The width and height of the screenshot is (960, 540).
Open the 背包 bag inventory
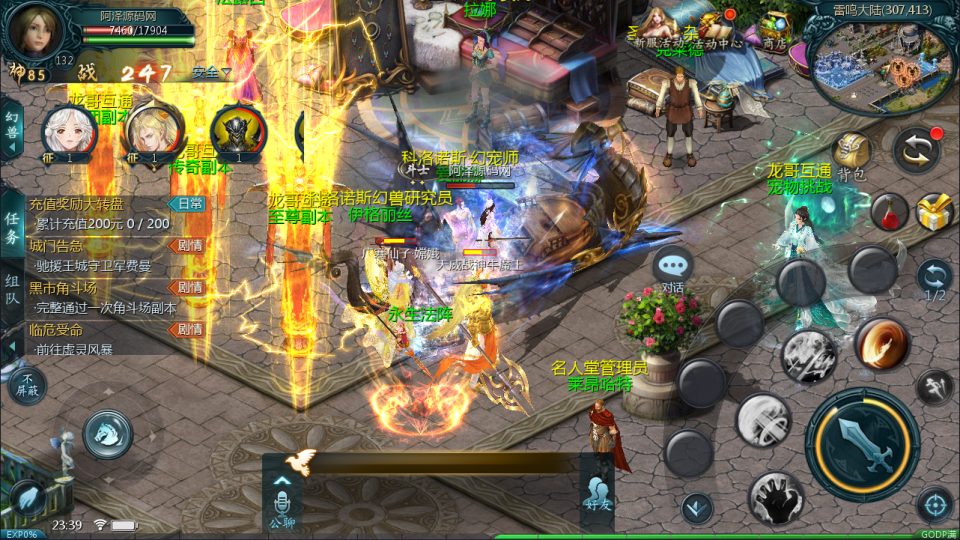[x=851, y=154]
